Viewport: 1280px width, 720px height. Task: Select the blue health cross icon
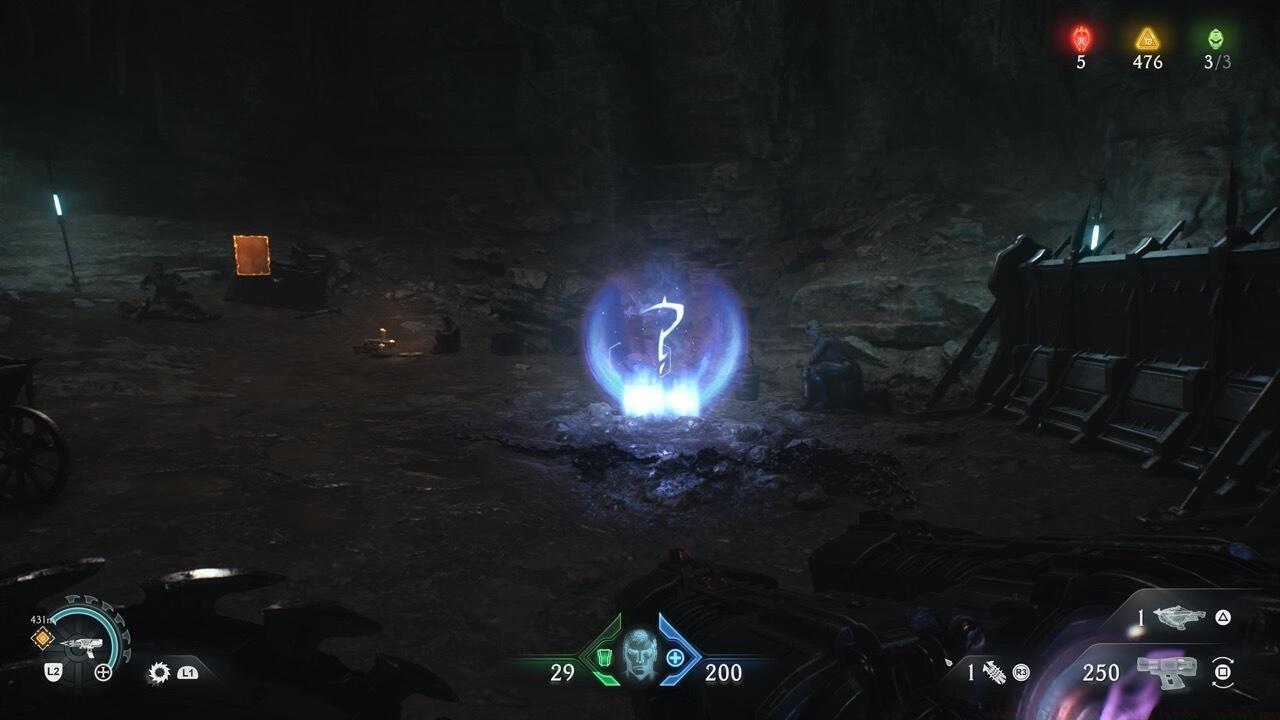675,657
